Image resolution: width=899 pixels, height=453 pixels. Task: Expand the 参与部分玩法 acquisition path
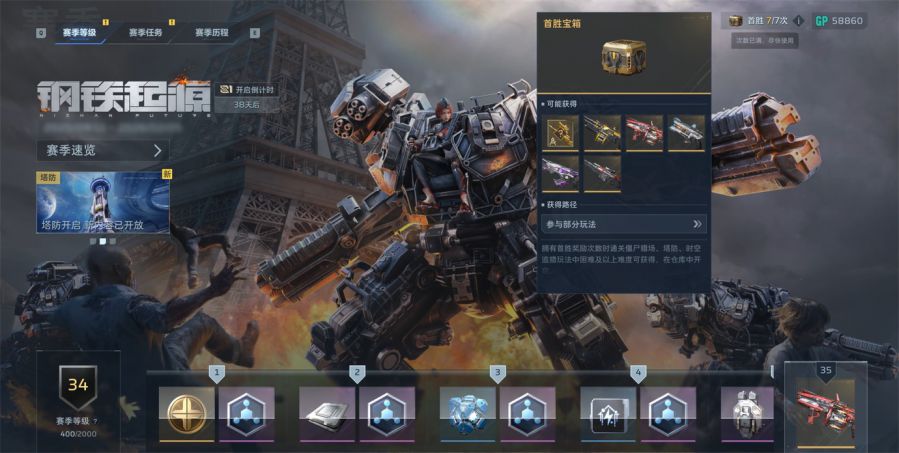tap(624, 224)
